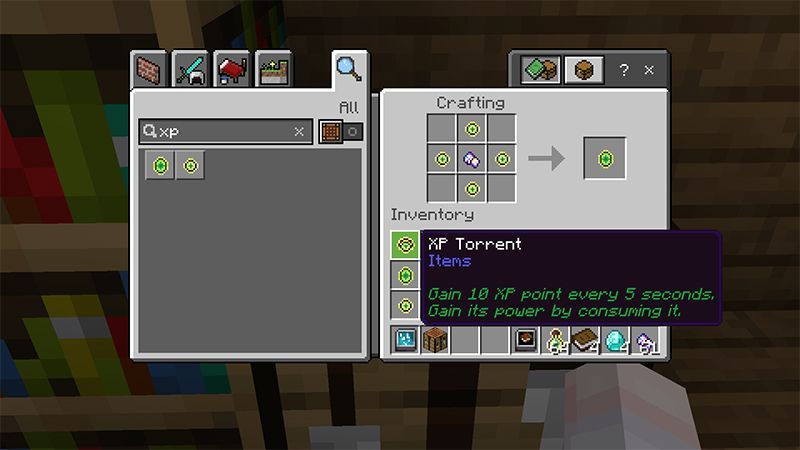Screen dimensions: 800x450
Task: Pick the center ingredient in the crafting grid
Action: pos(472,158)
